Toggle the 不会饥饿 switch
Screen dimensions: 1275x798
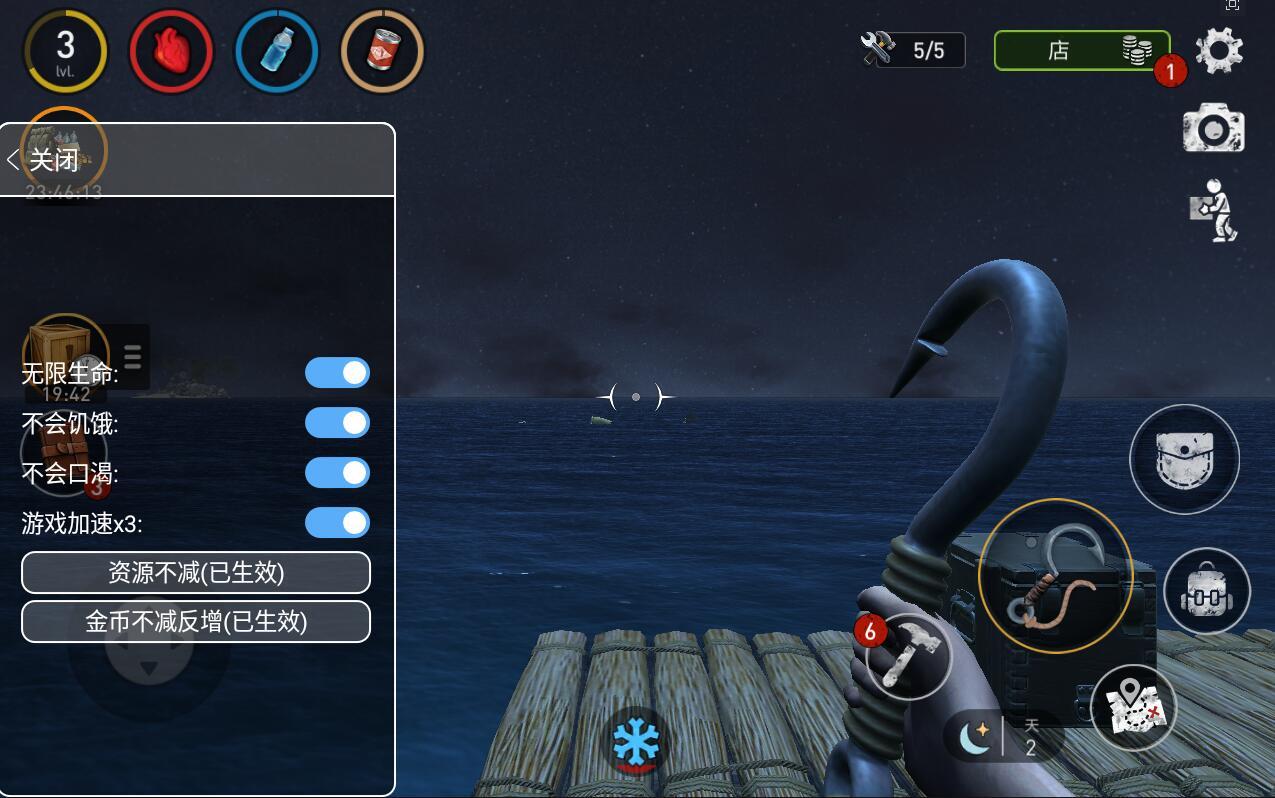coord(337,423)
